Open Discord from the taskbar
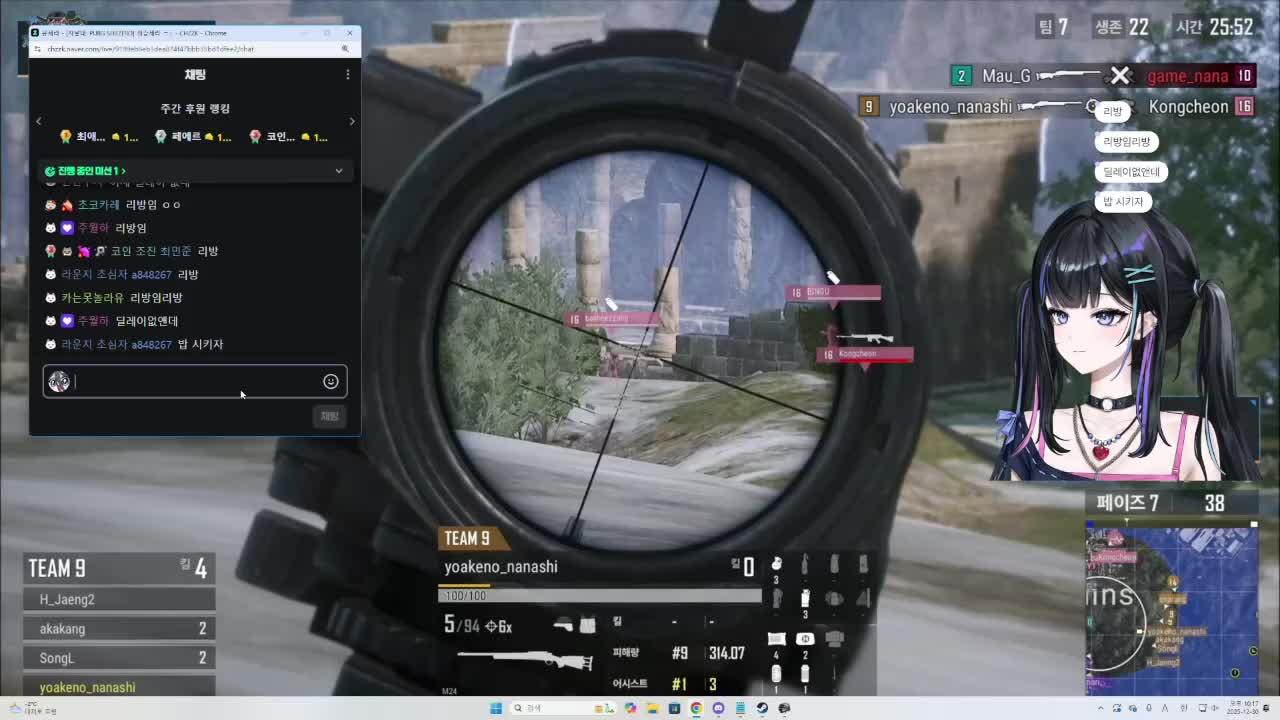Image resolution: width=1280 pixels, height=720 pixels. point(719,708)
